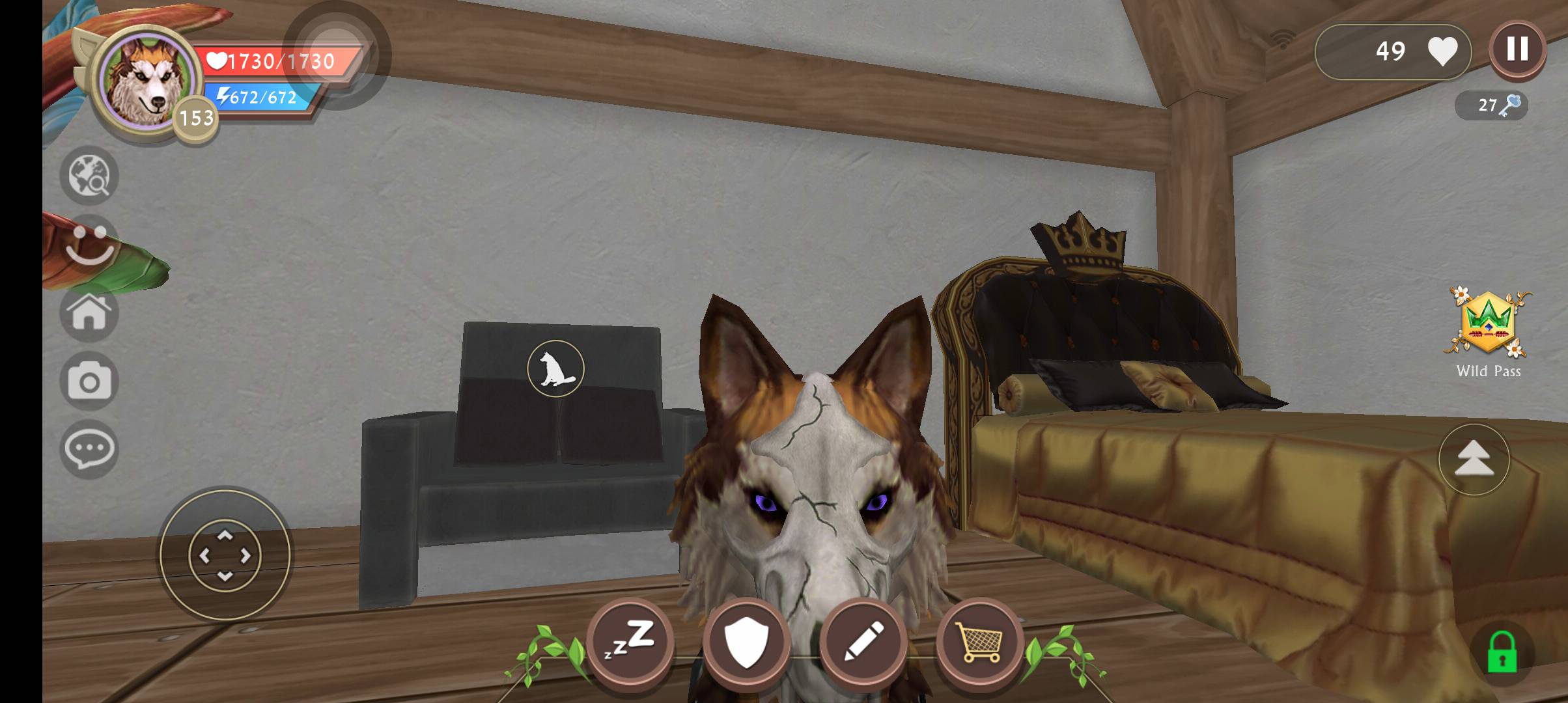Tap the movement joystick pad
Screen dimensions: 1568x703
(x=225, y=555)
